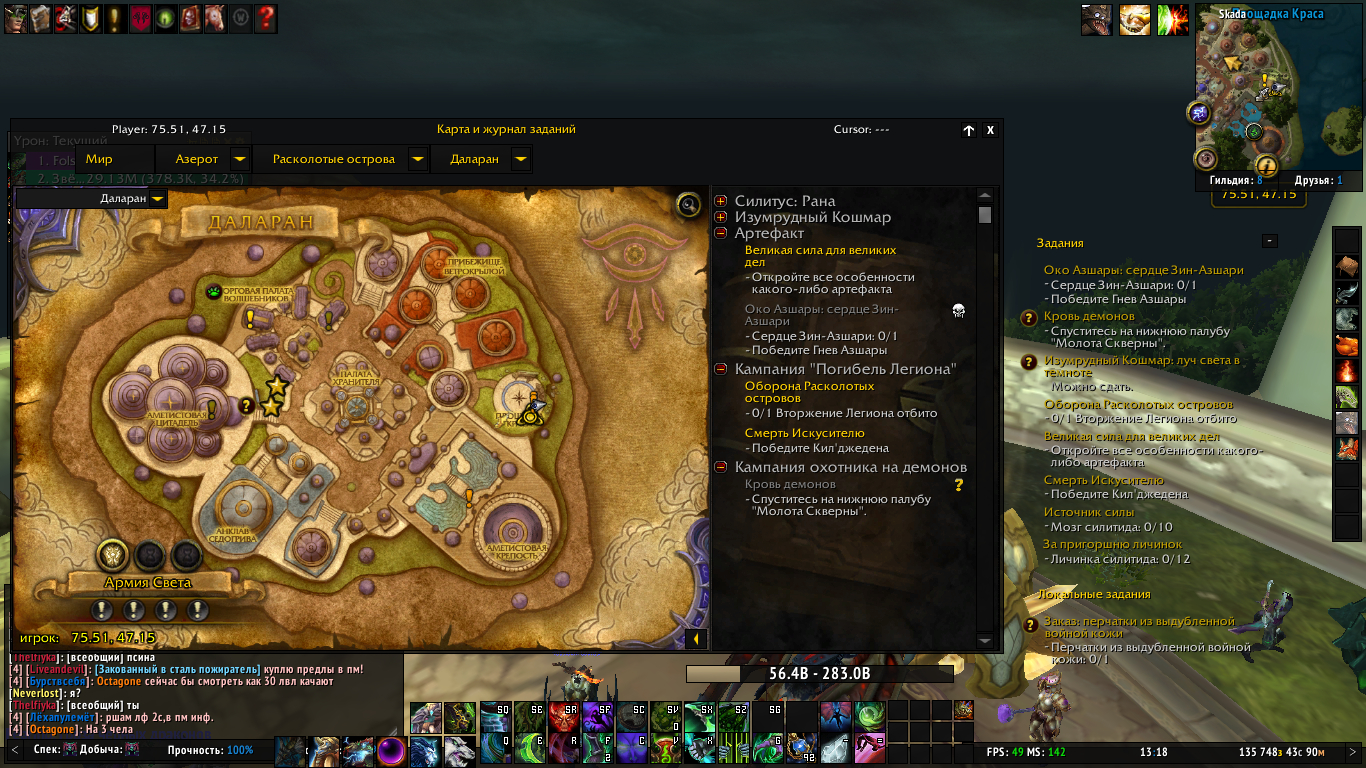The height and width of the screenshot is (768, 1366).
Task: Click the magnifying glass icon on the map
Action: (688, 205)
